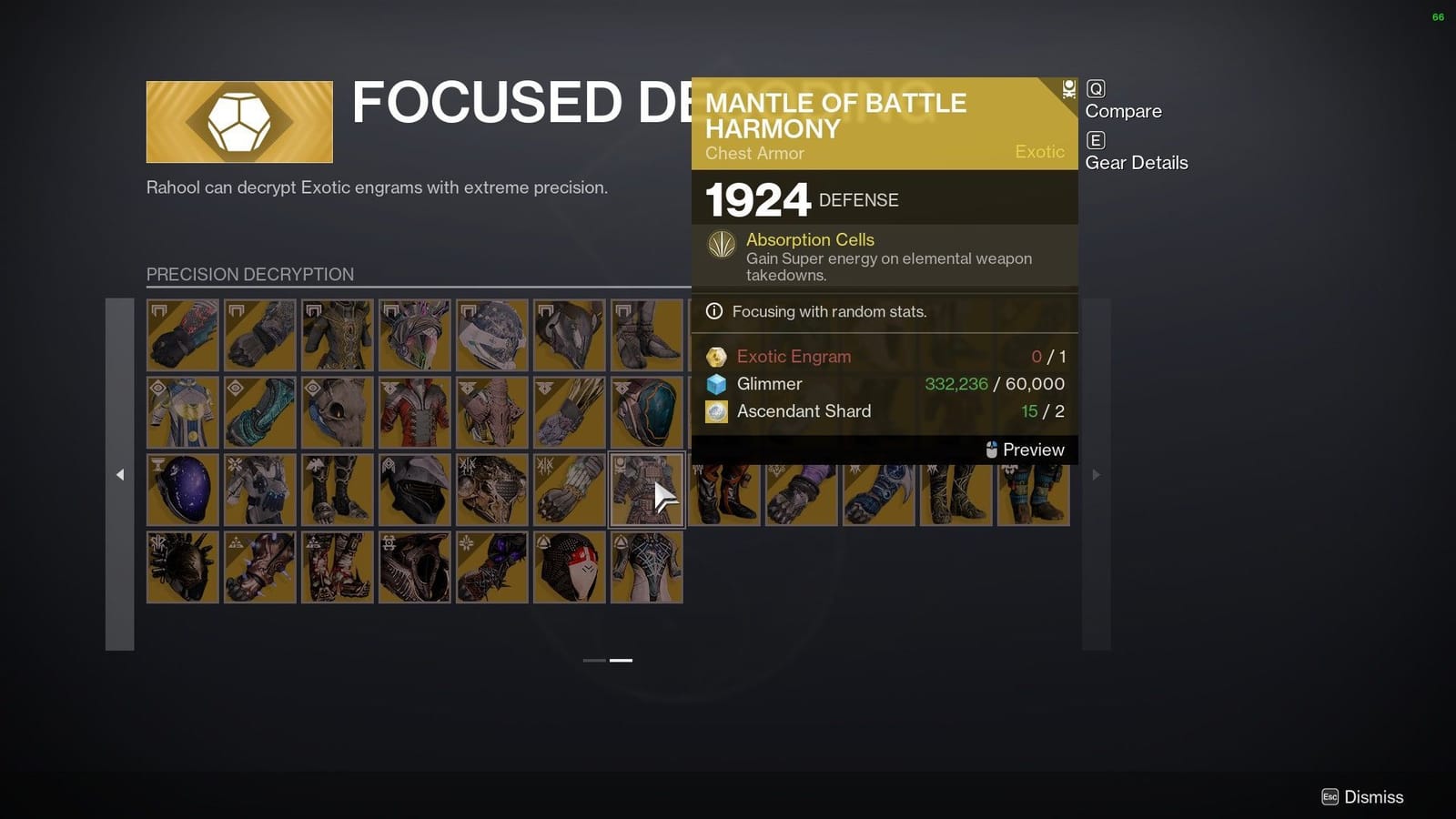
Task: Click the left pagination arrow
Action: point(121,474)
